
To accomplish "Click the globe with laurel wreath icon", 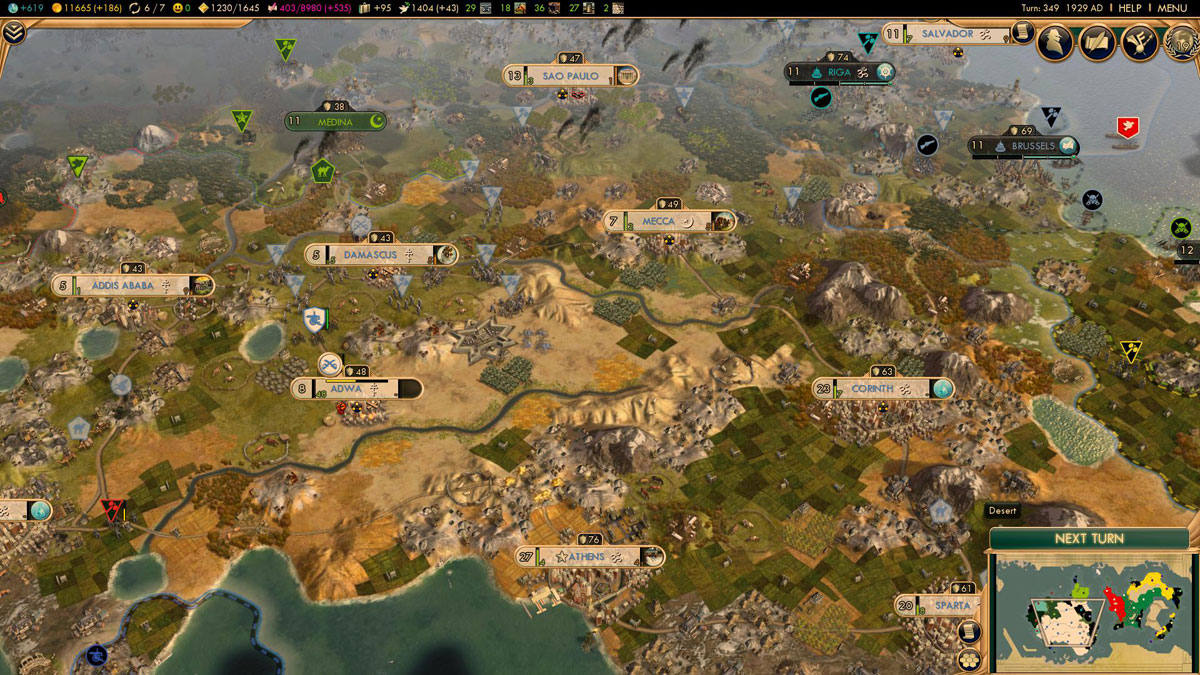I will [x=1180, y=43].
